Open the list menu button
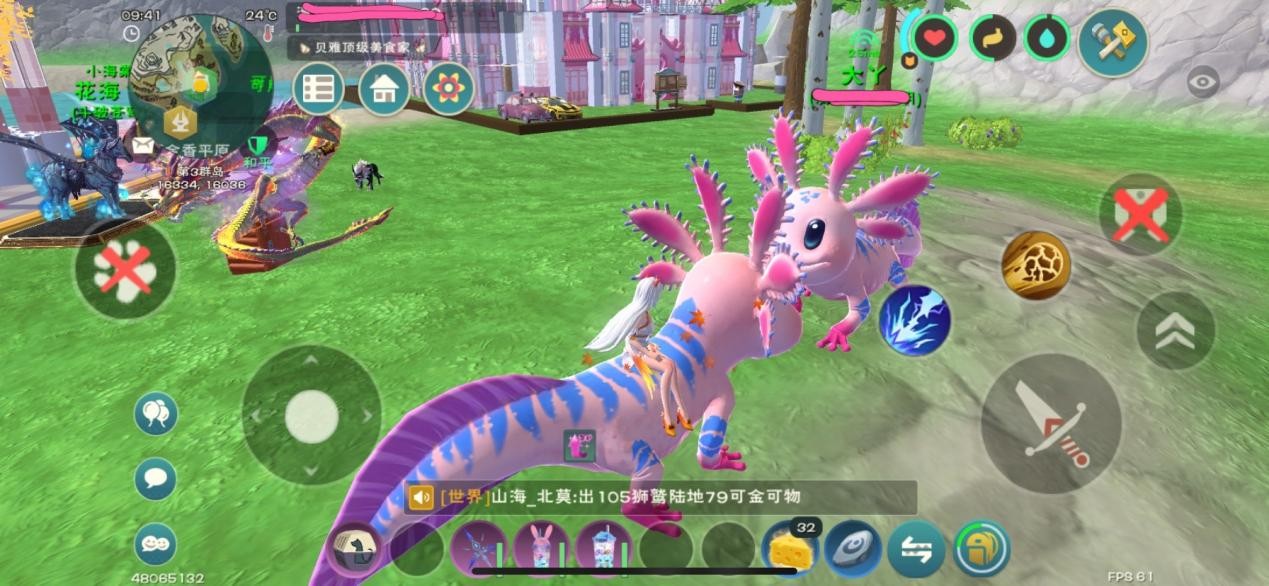The height and width of the screenshot is (586, 1269). 318,88
